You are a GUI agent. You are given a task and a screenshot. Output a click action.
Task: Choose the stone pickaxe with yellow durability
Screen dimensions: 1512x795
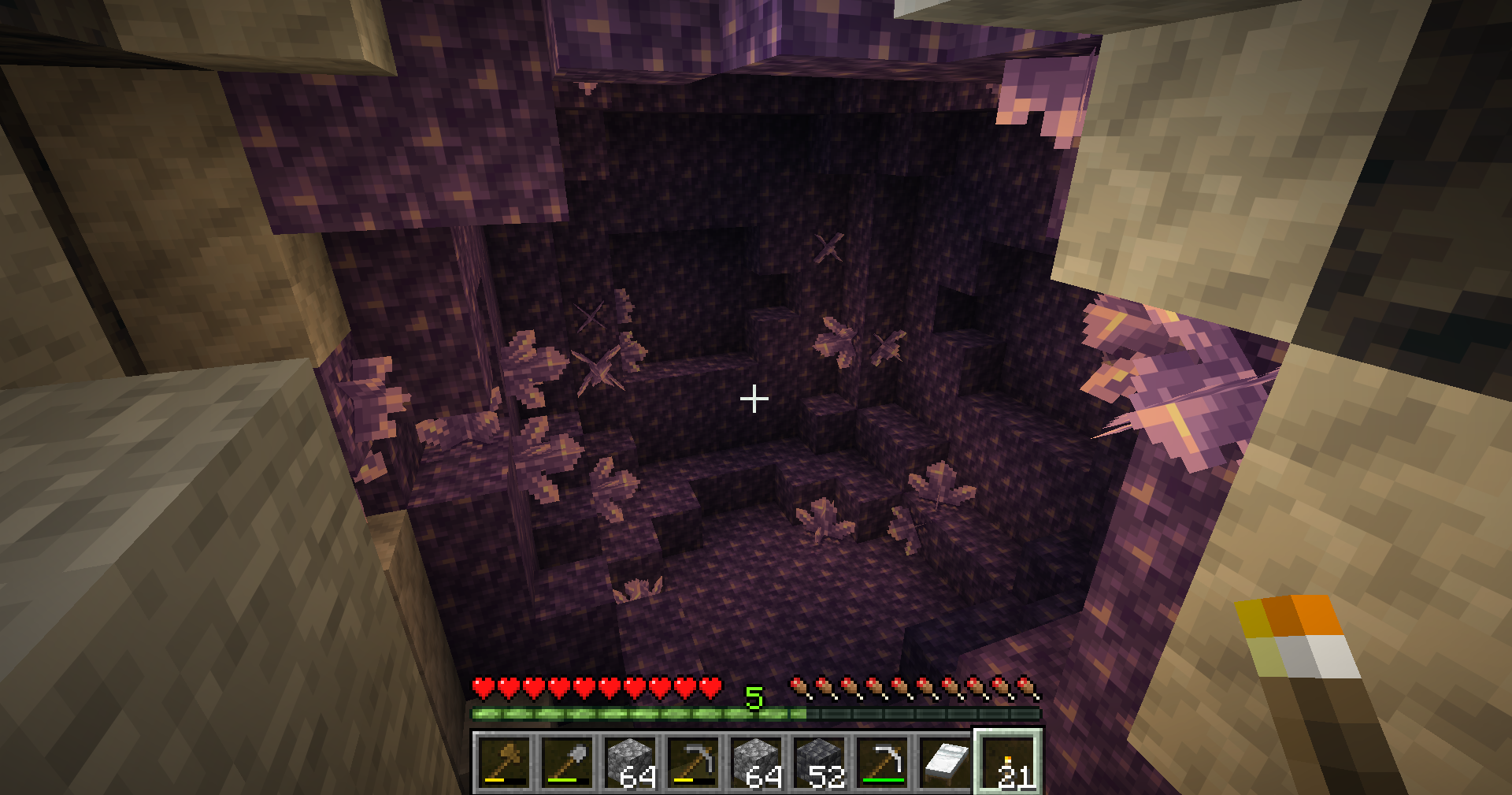click(x=694, y=762)
